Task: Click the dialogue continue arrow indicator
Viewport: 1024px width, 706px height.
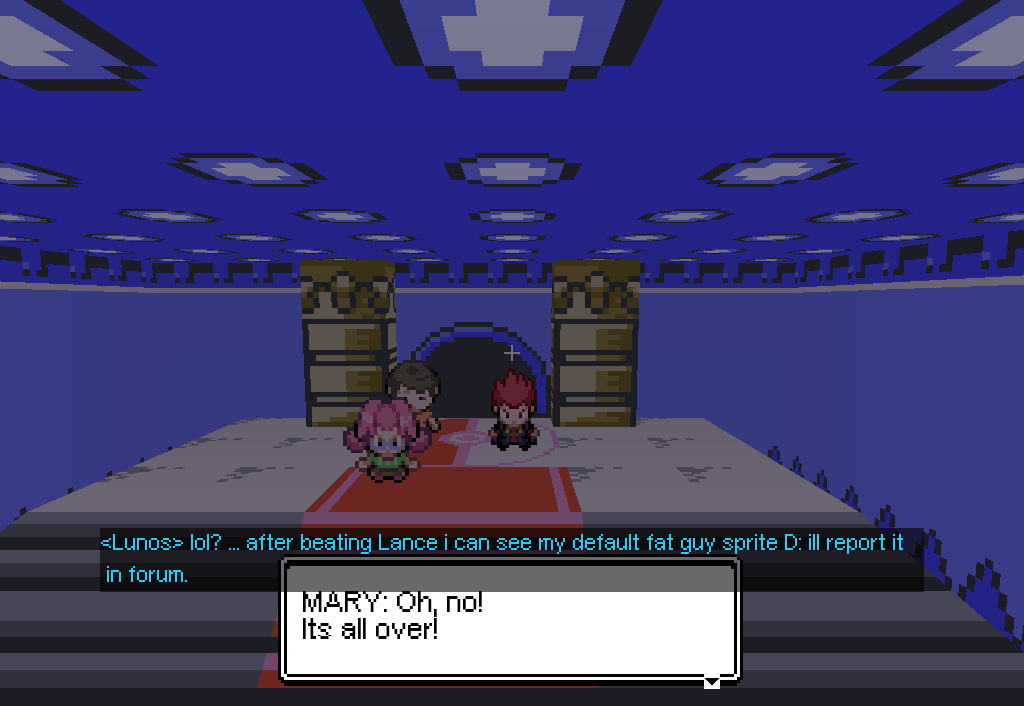Action: (711, 682)
